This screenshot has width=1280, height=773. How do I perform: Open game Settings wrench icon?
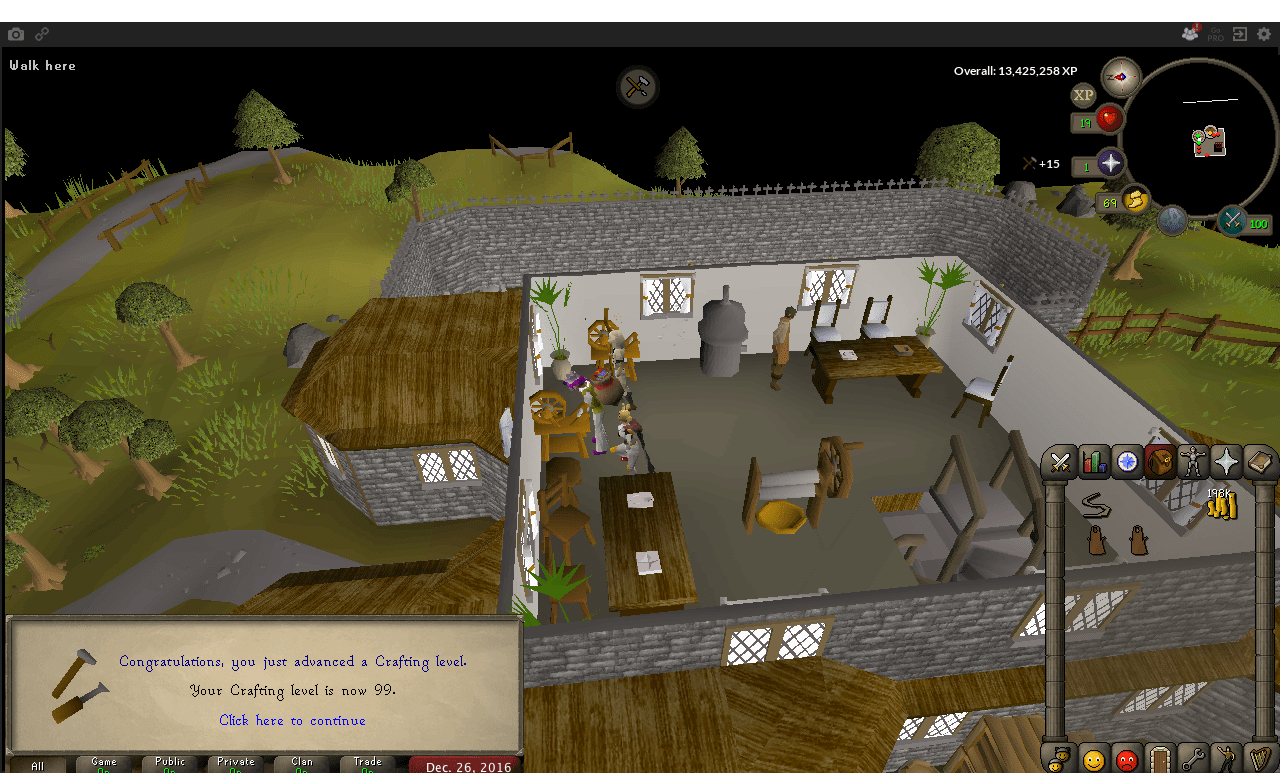pyautogui.click(x=1193, y=758)
